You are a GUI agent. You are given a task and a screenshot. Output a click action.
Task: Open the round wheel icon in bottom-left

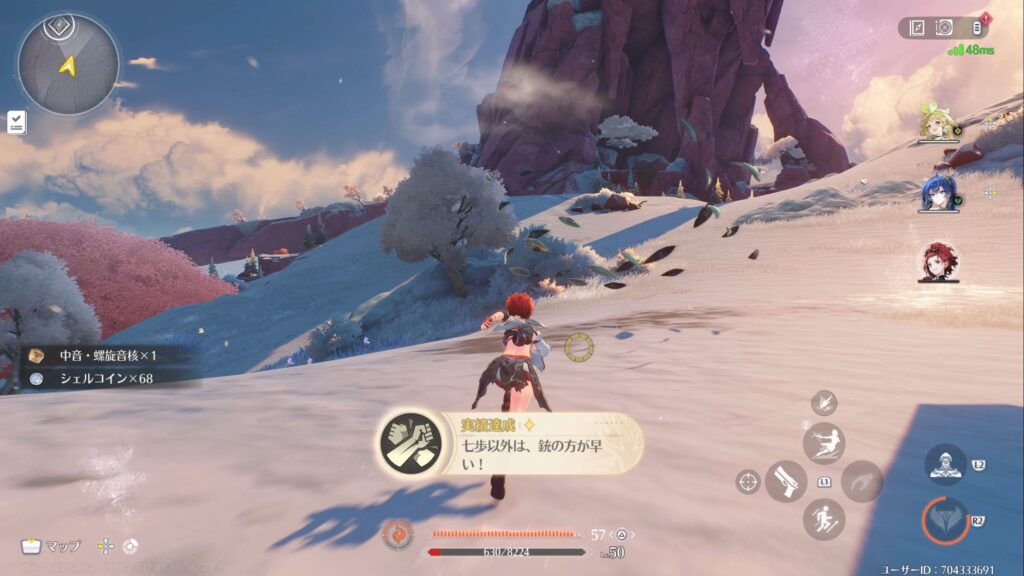point(131,546)
